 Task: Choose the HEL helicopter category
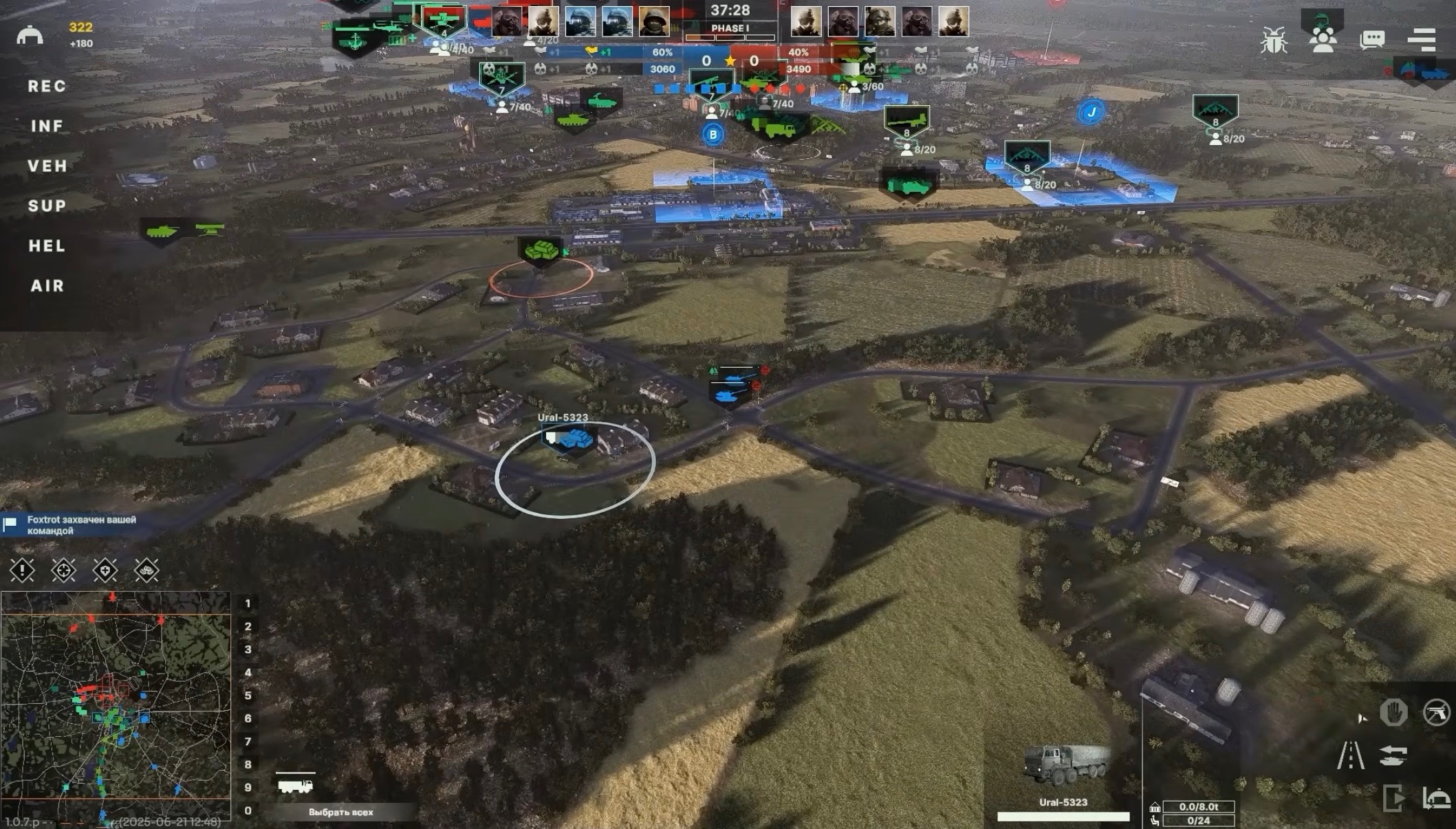coord(47,246)
